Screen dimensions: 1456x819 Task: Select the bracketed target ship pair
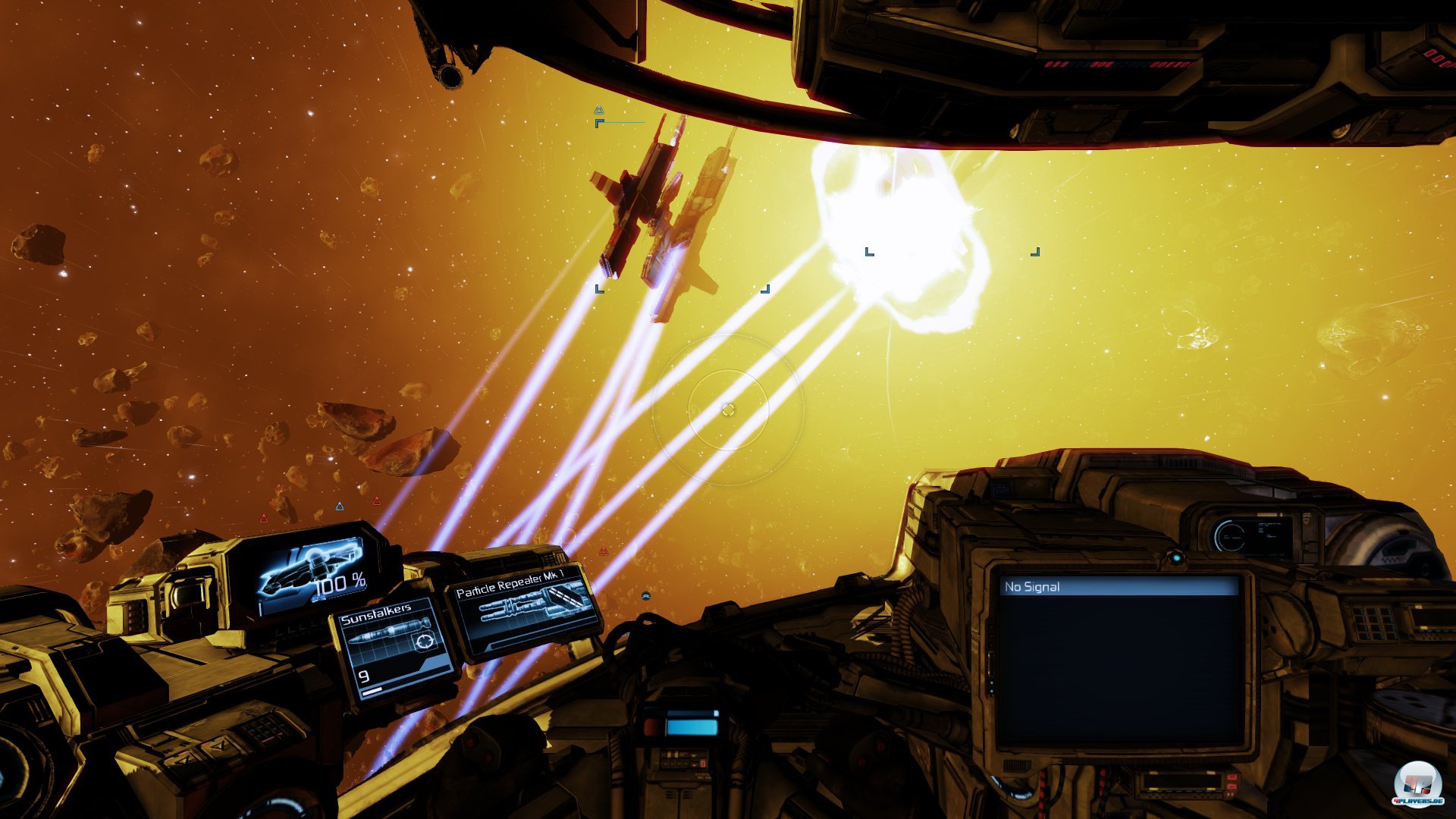(667, 212)
